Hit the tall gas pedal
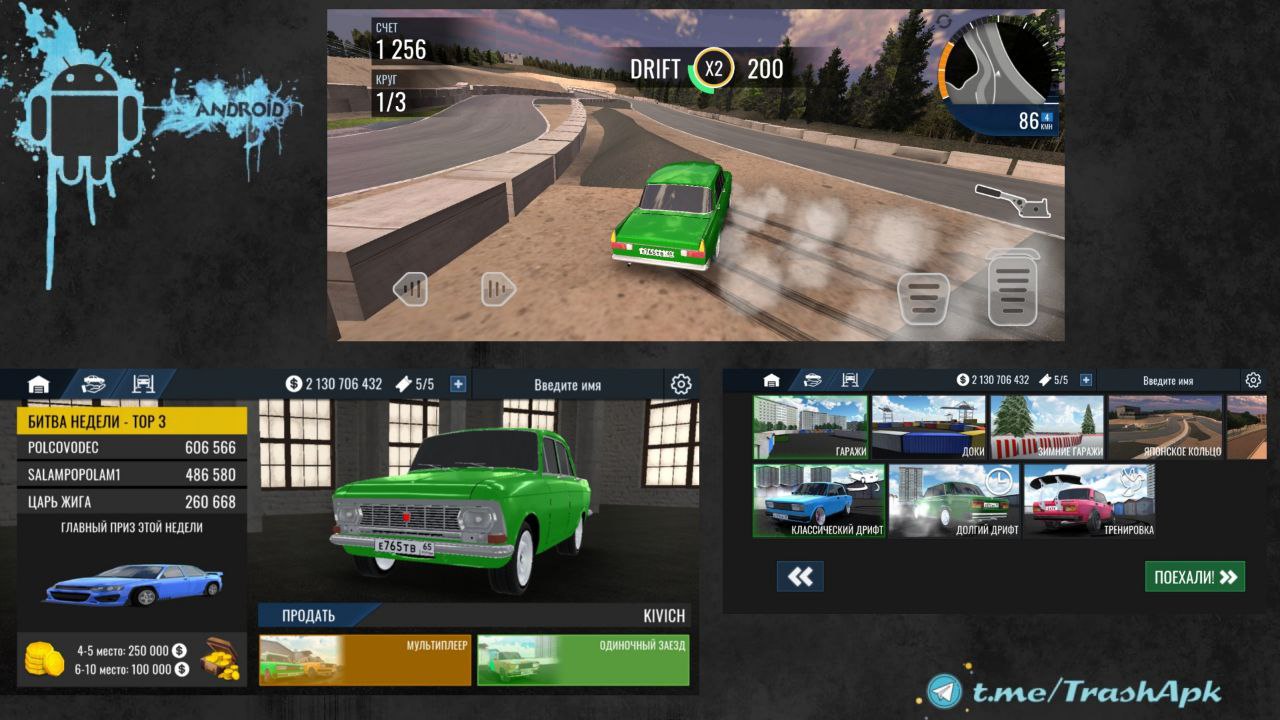The width and height of the screenshot is (1280, 720). (x=1012, y=289)
